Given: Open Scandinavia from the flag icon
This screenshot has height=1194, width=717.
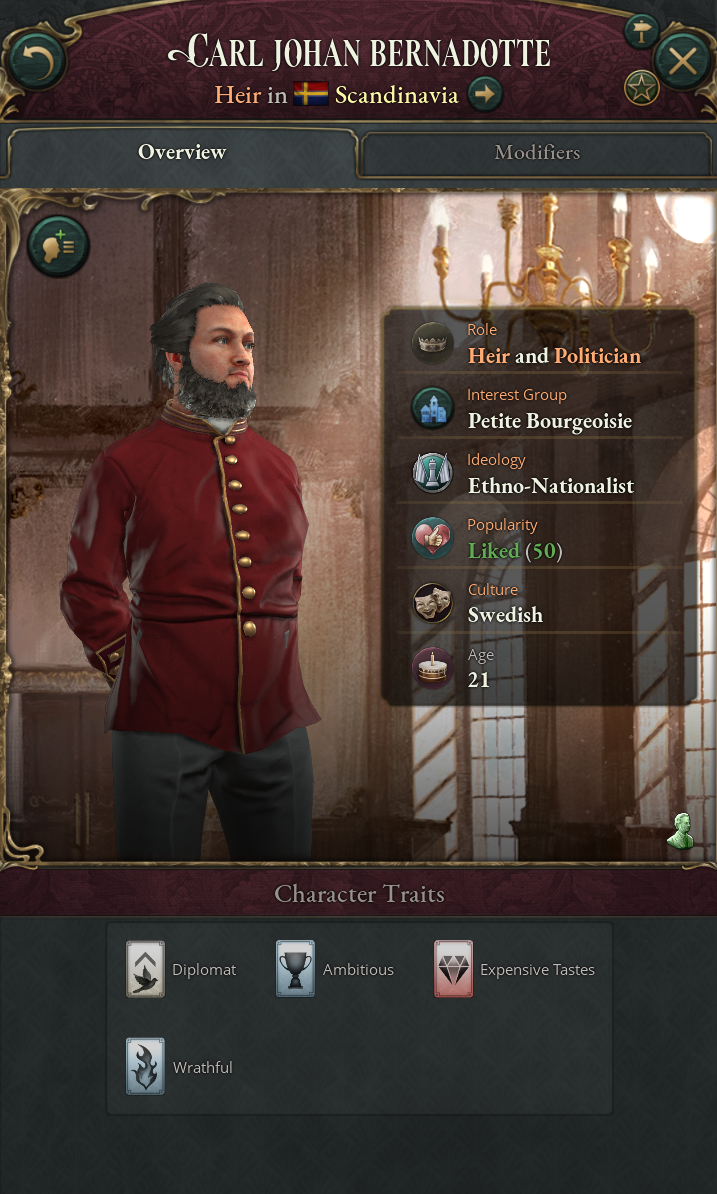Looking at the screenshot, I should click(x=311, y=96).
